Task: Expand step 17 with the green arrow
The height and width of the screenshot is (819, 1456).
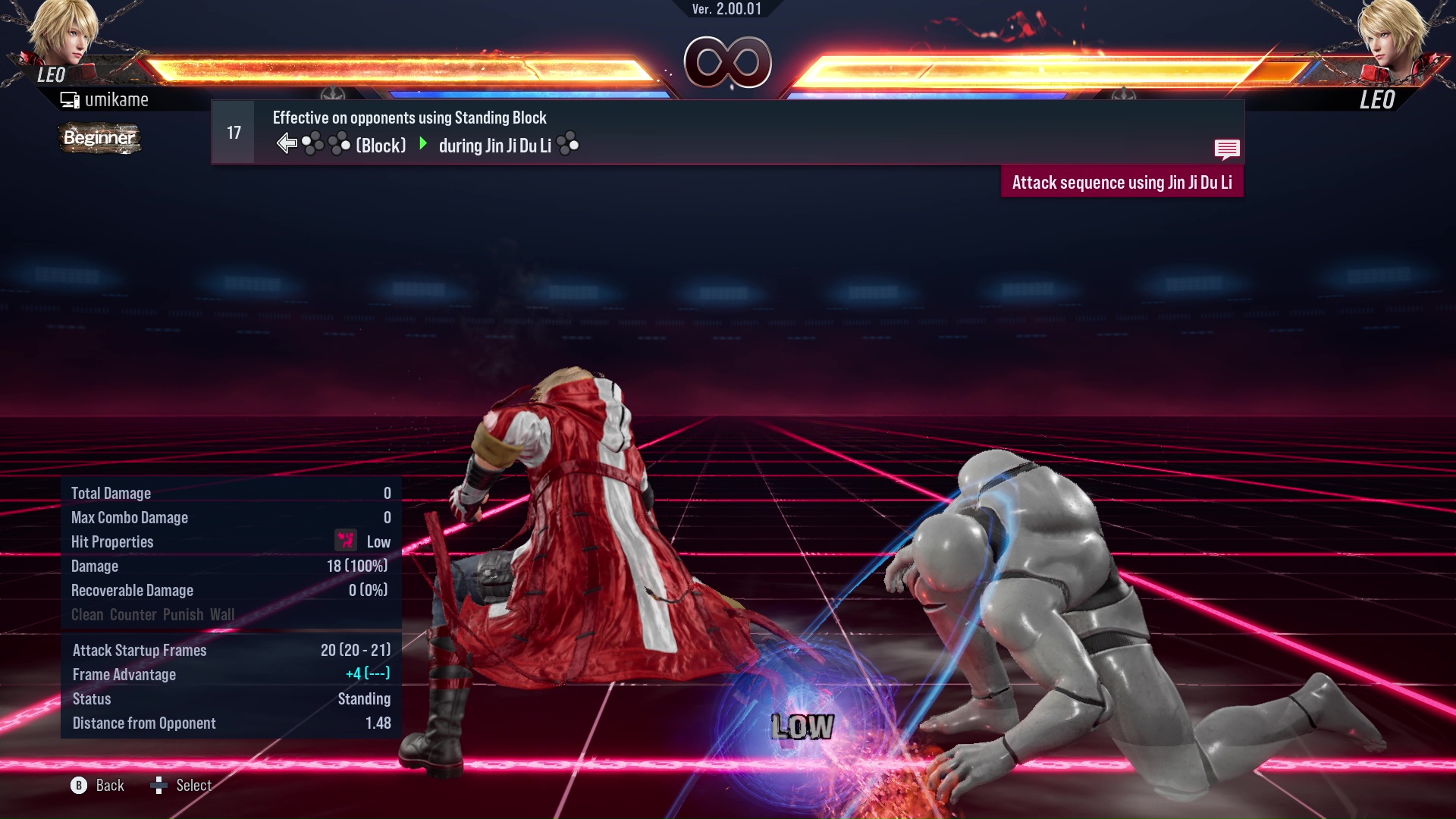Action: click(422, 144)
